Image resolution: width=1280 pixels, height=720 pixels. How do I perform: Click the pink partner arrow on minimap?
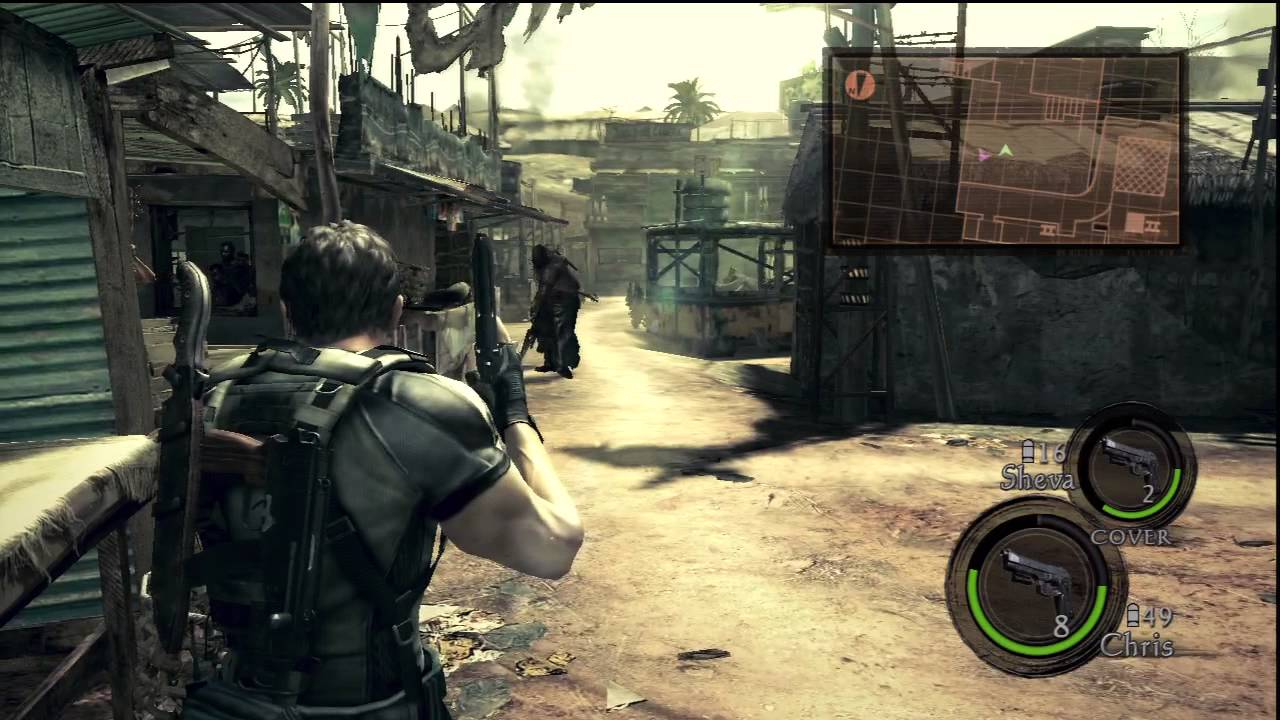point(985,155)
